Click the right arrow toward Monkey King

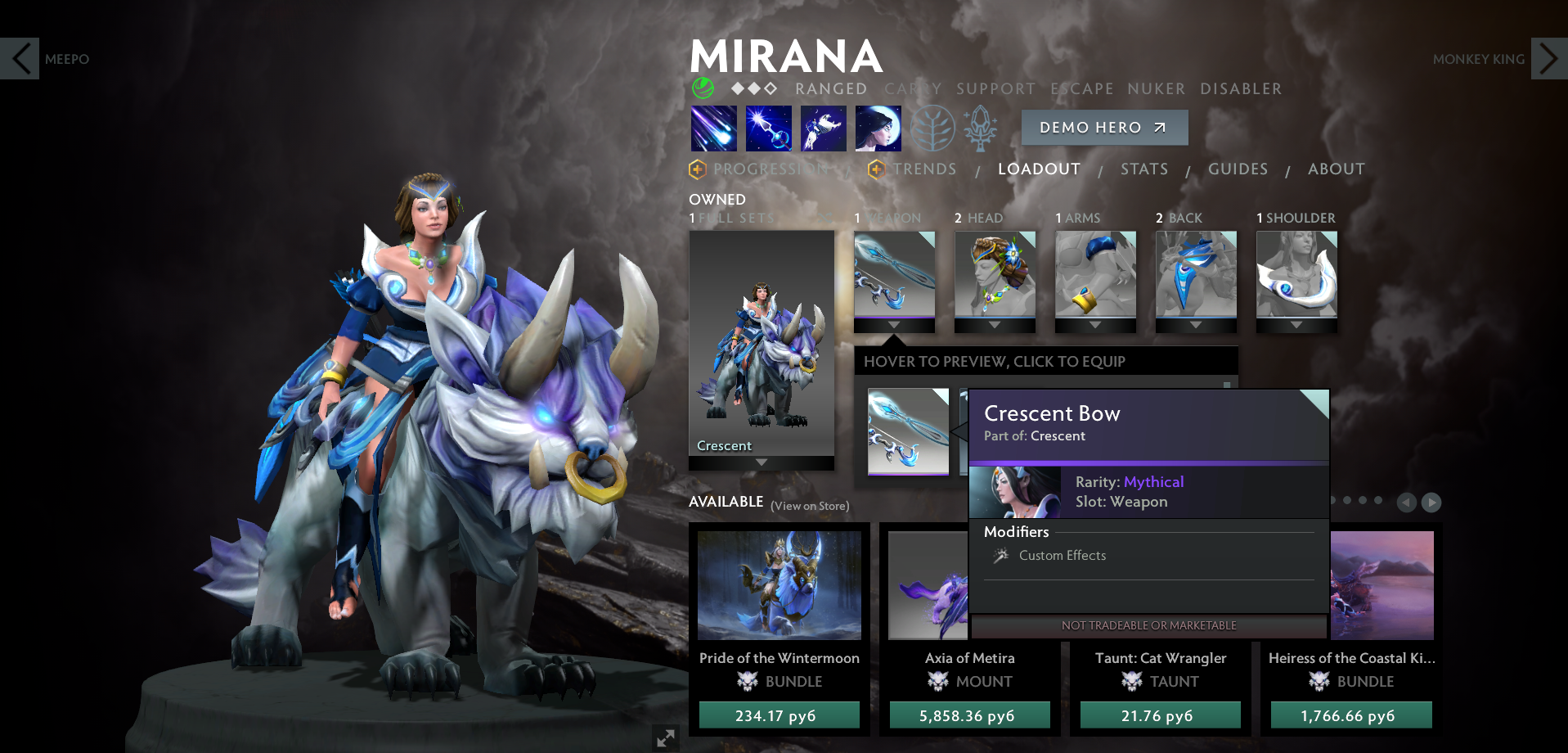(x=1548, y=59)
